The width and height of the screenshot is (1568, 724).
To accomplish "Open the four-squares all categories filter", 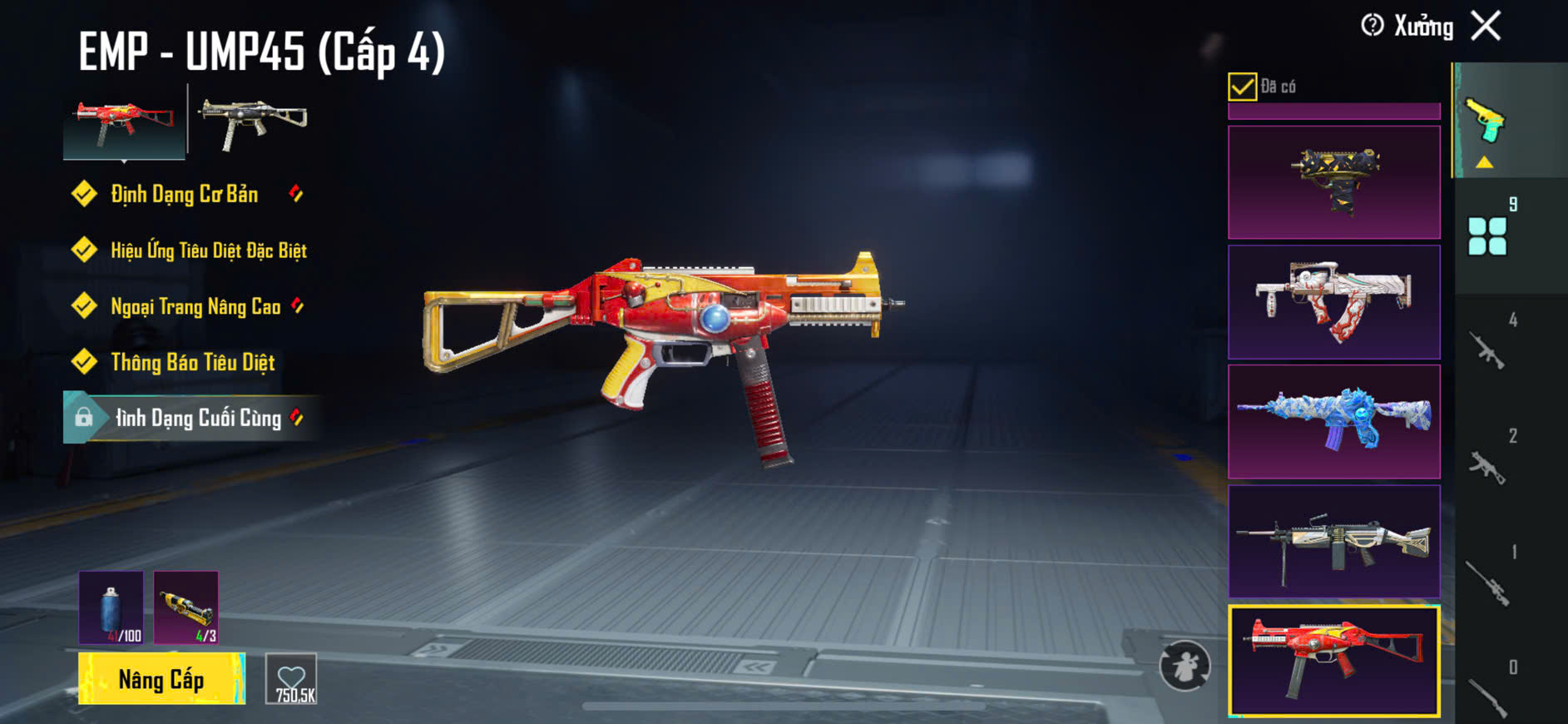I will (x=1487, y=236).
